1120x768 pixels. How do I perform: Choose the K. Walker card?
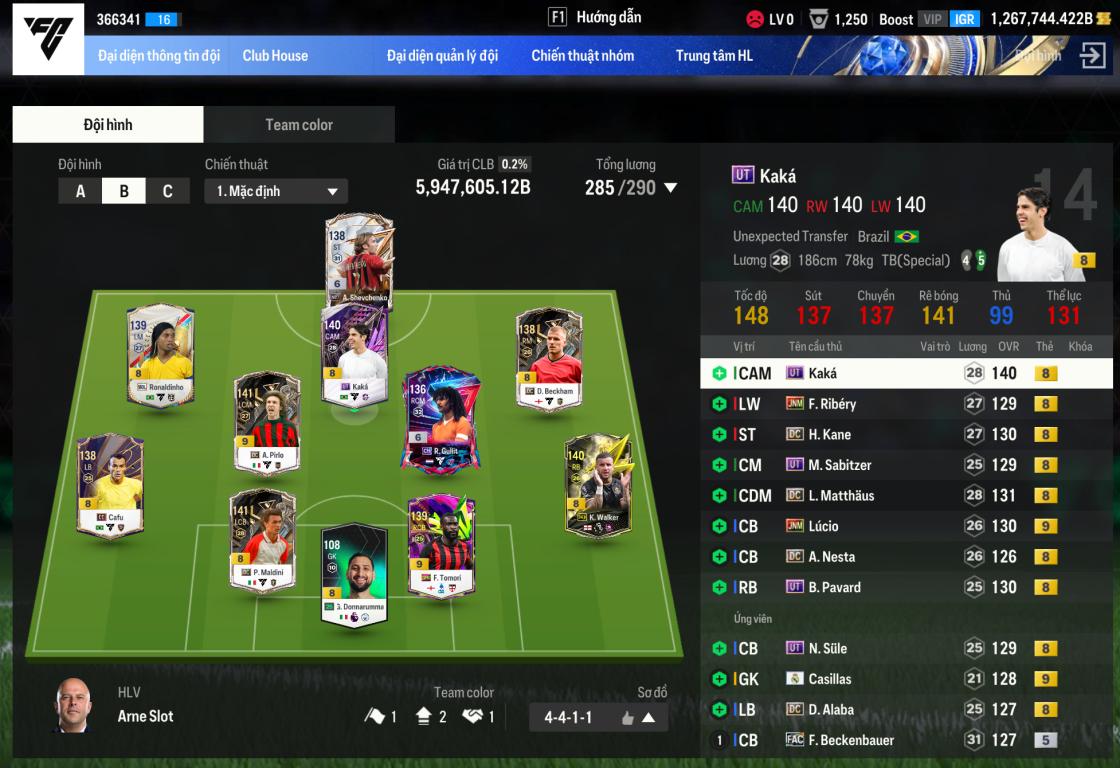pos(598,485)
